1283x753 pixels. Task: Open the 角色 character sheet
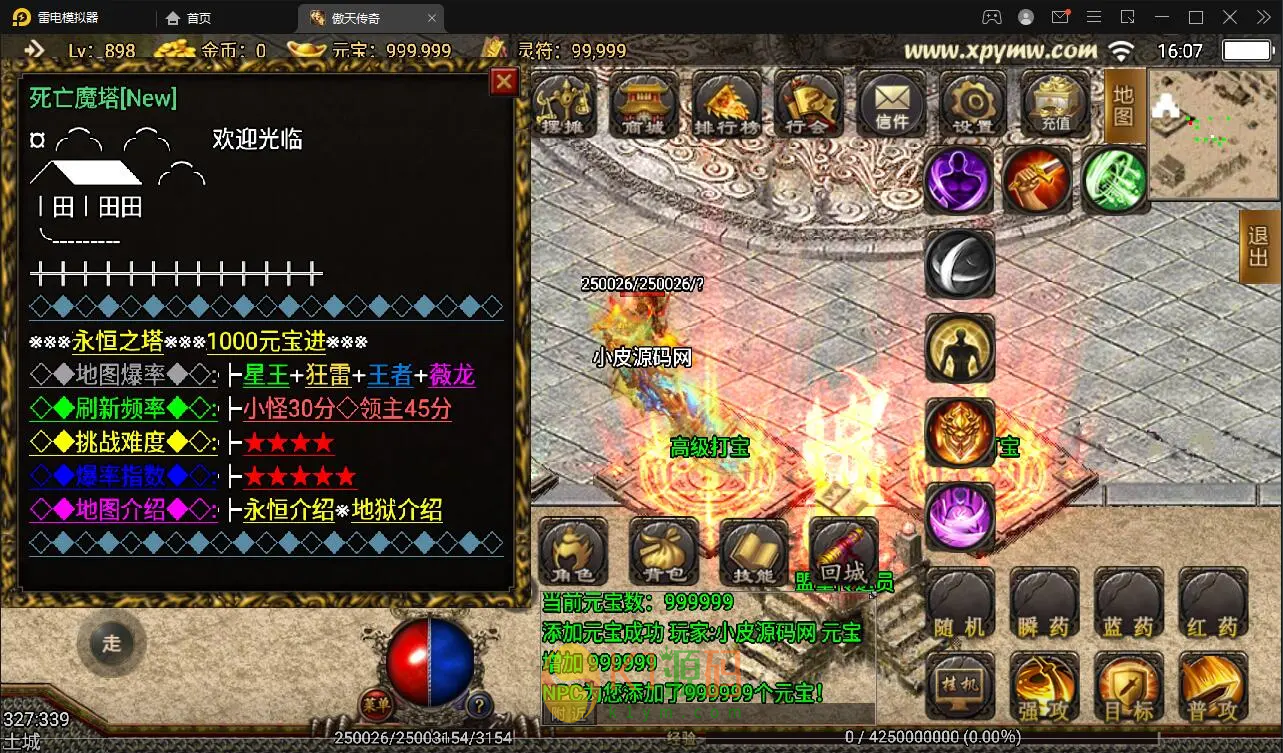click(574, 552)
